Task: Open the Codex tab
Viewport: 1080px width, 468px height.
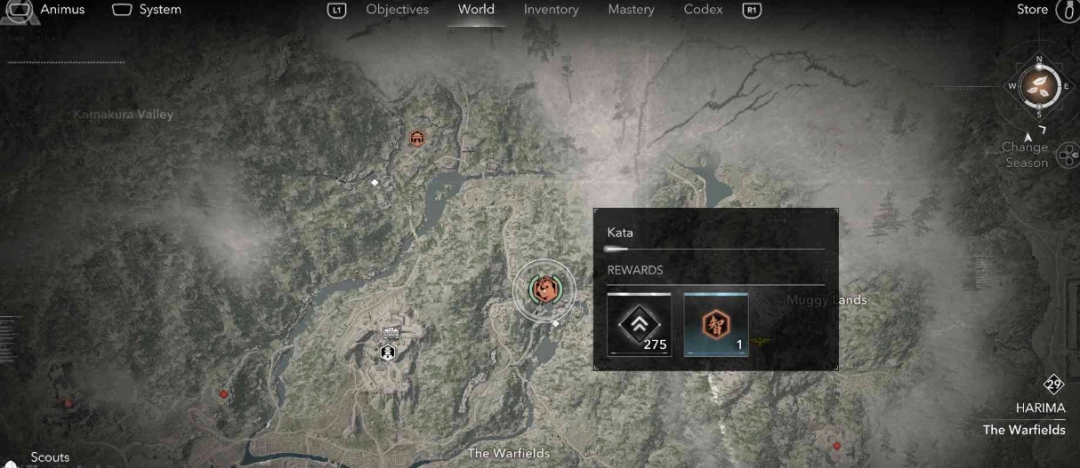Action: coord(703,10)
